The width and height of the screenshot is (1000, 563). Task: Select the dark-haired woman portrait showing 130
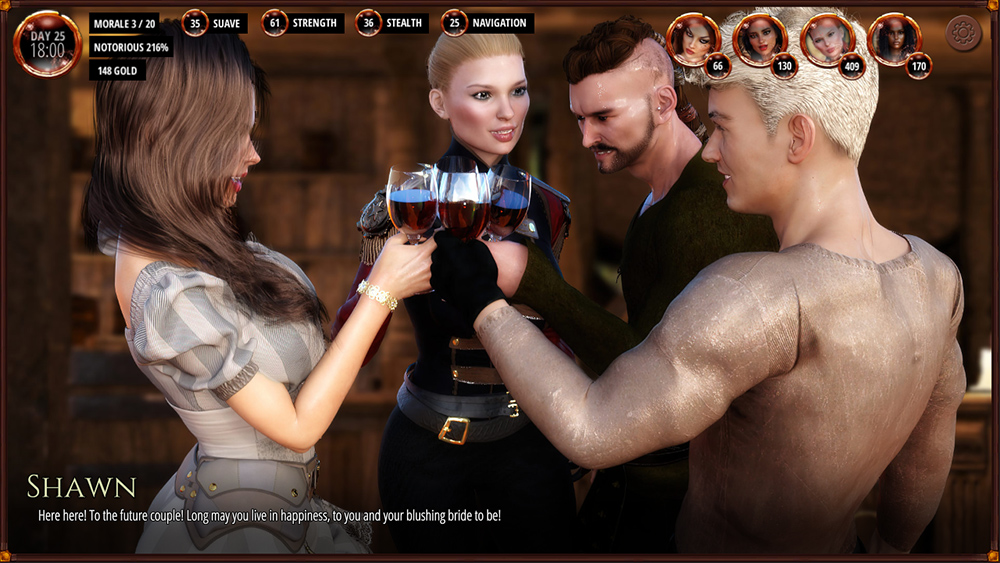pyautogui.click(x=759, y=39)
